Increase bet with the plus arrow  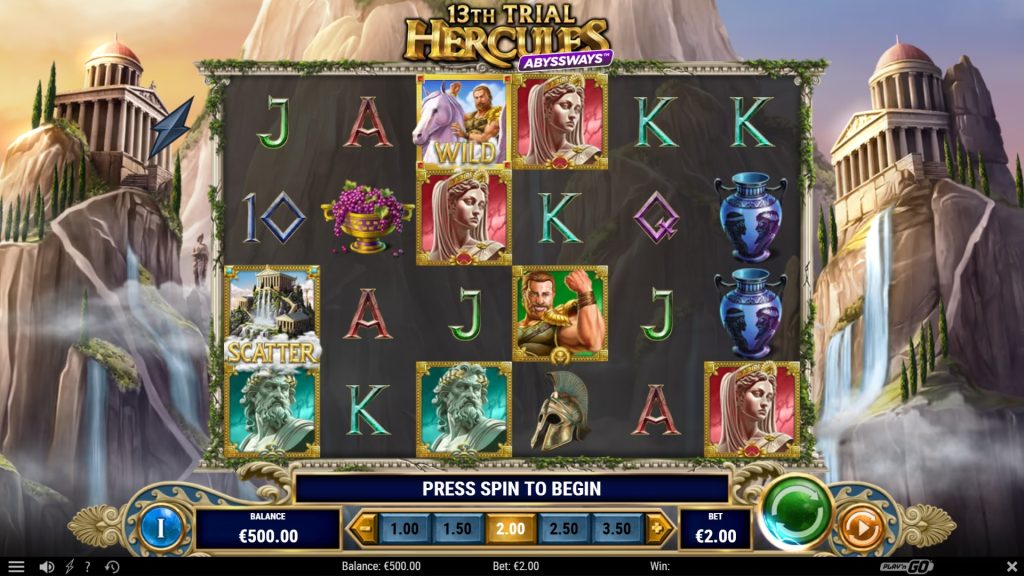pos(657,528)
